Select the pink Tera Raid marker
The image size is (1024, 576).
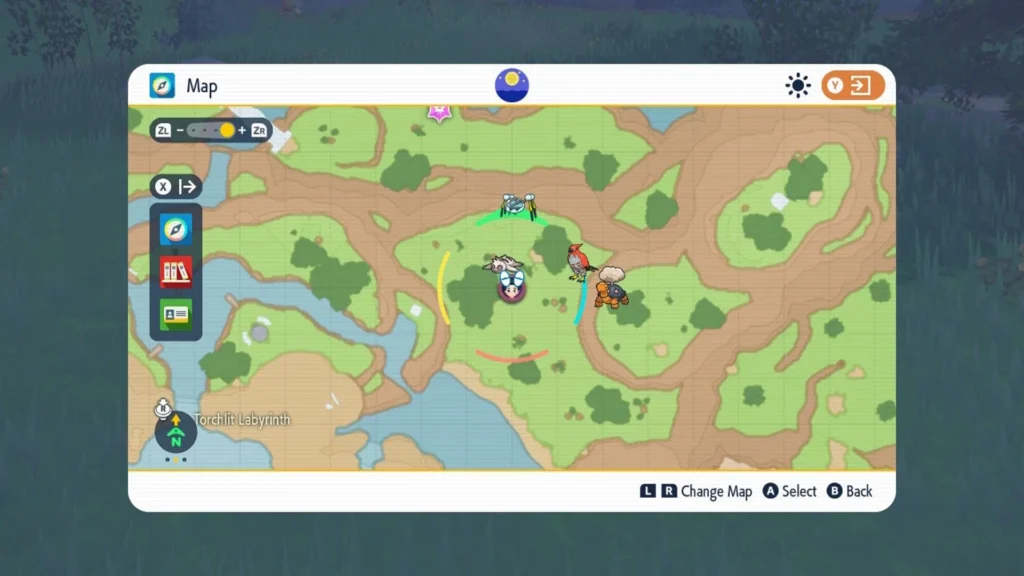tap(439, 112)
